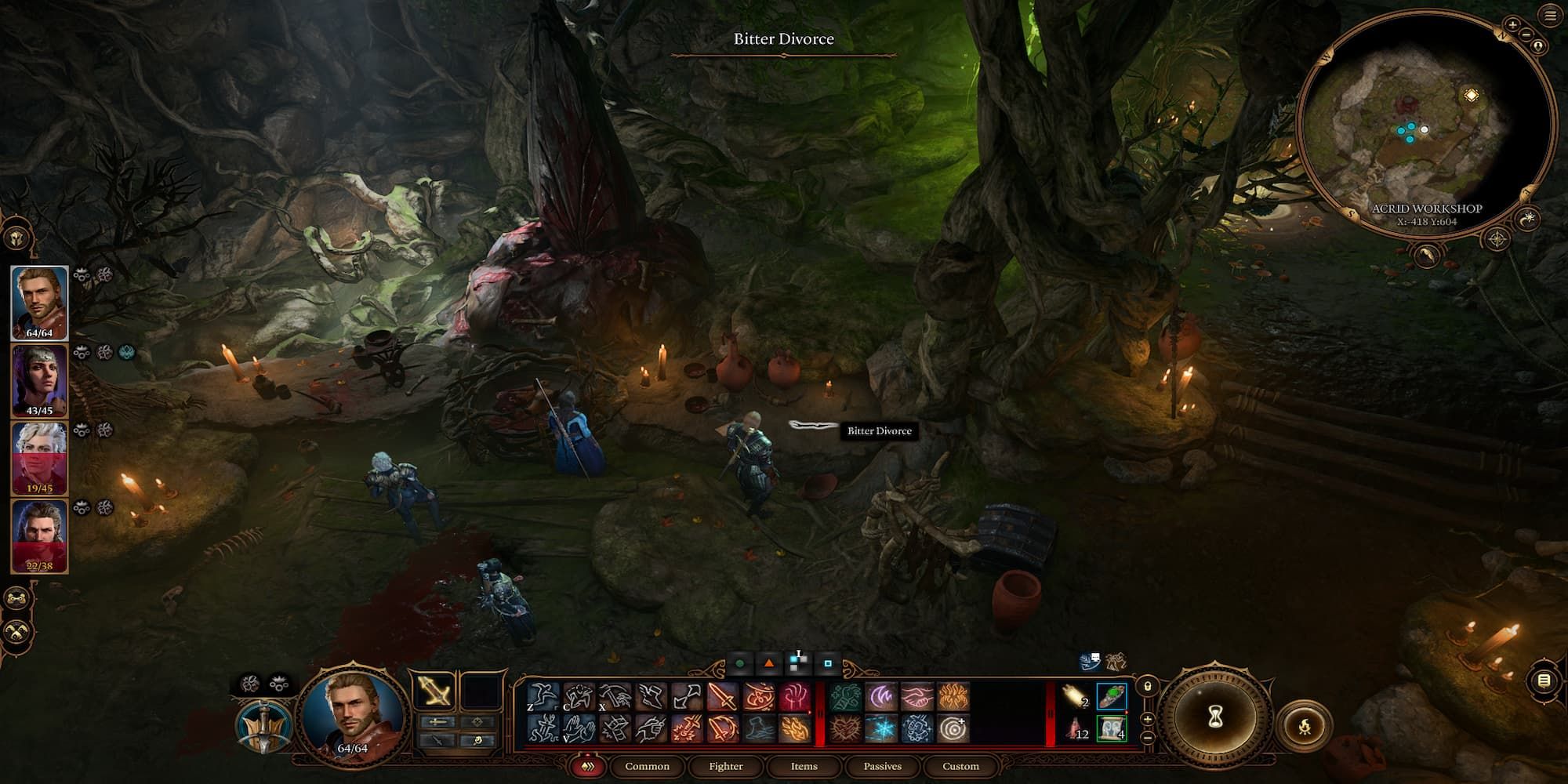Open the hamburger game menu button

coord(1550,16)
